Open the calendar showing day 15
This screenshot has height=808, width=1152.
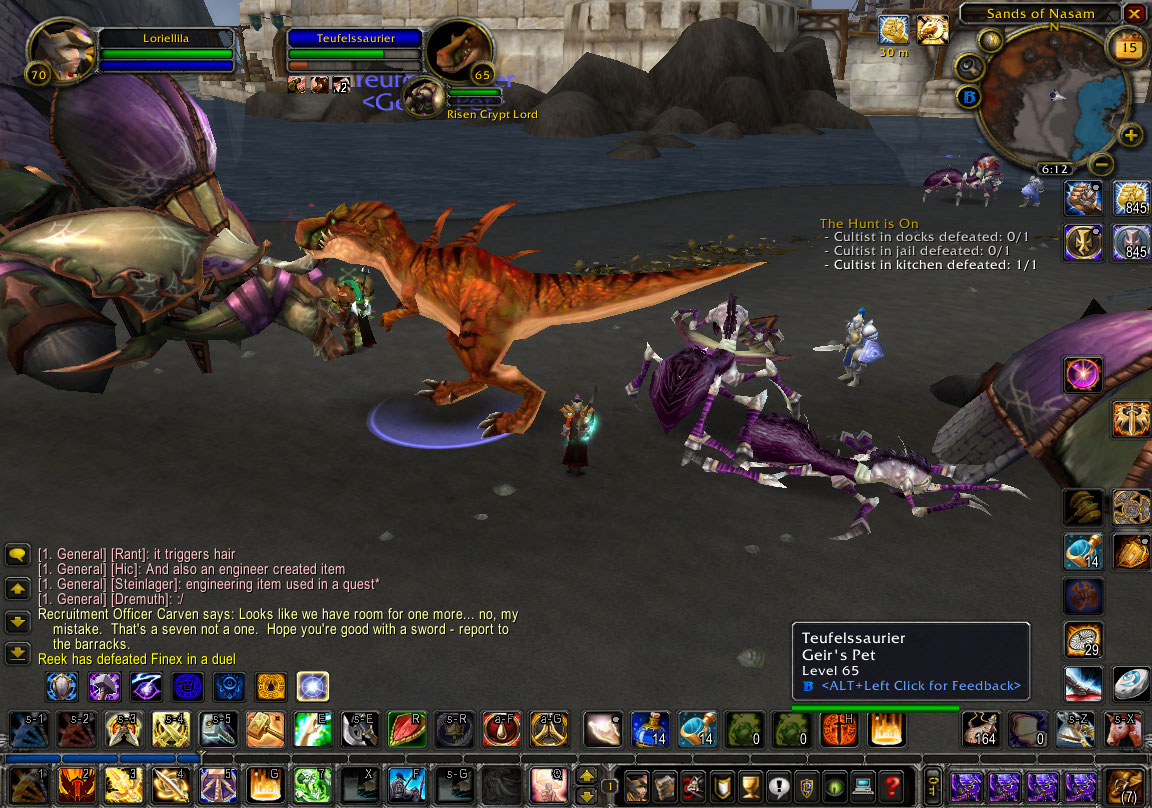coord(1127,46)
